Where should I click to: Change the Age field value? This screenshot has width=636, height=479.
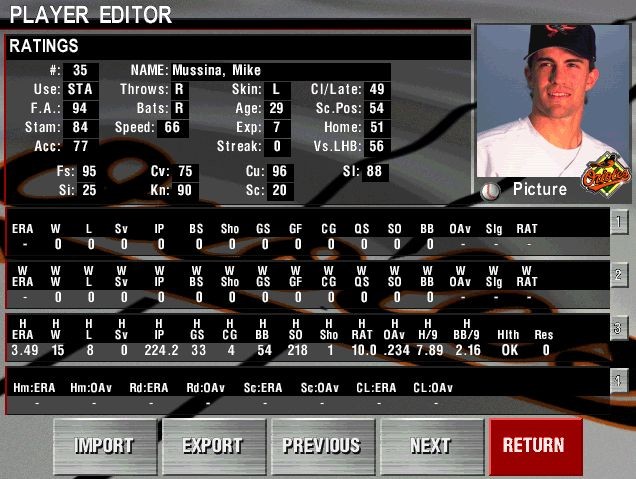pos(276,108)
